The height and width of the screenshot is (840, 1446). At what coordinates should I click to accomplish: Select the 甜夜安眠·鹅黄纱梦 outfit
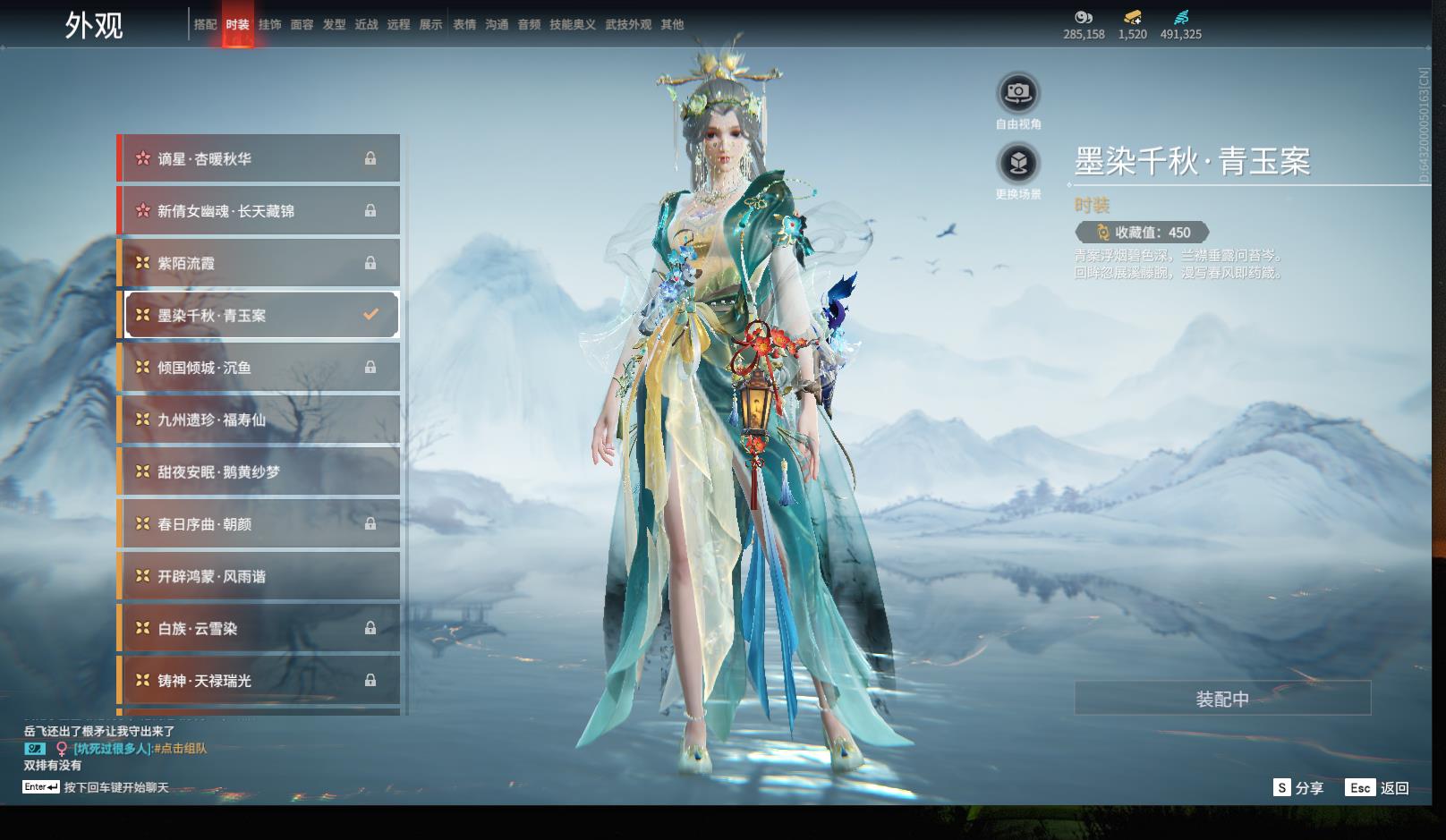pyautogui.click(x=259, y=471)
